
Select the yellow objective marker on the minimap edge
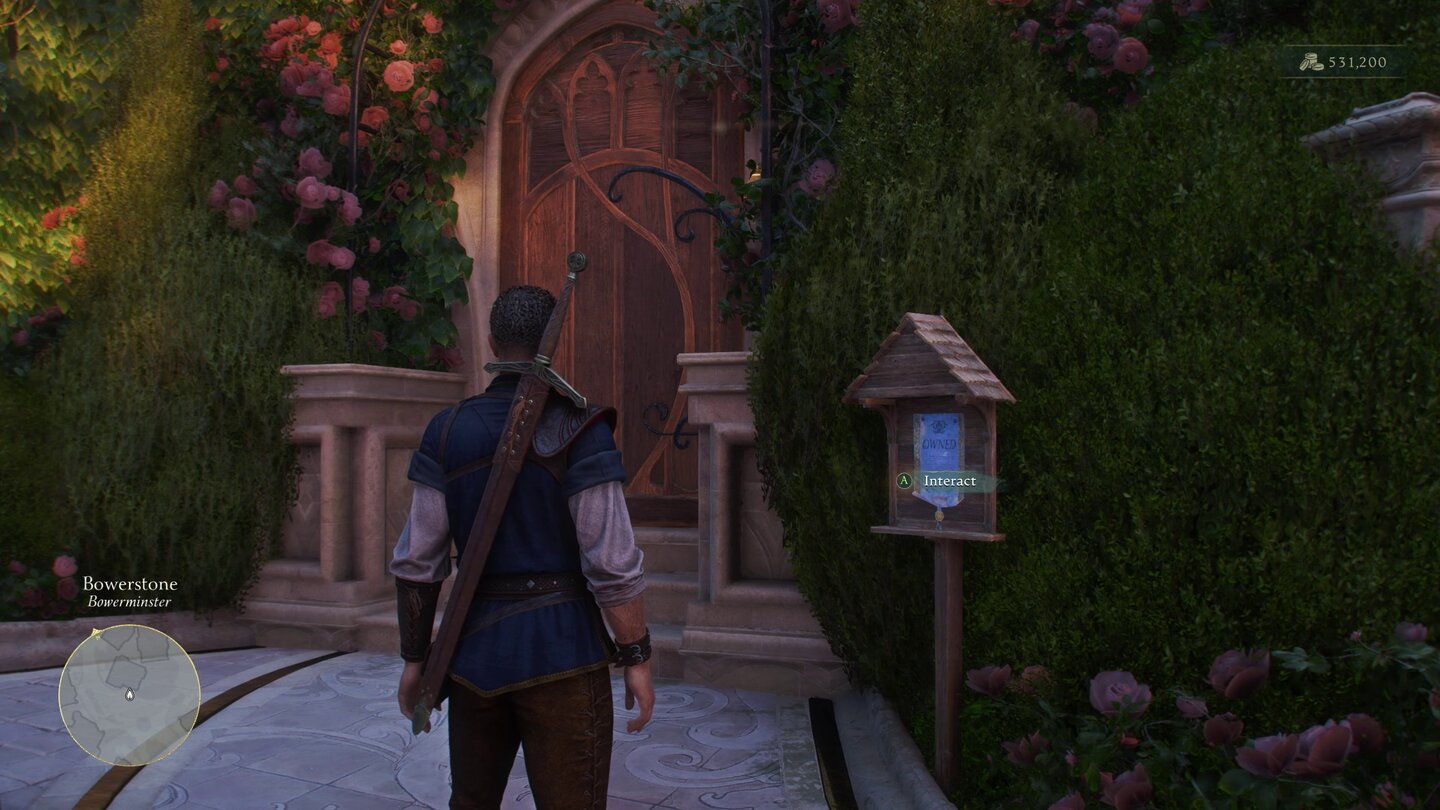coord(96,632)
